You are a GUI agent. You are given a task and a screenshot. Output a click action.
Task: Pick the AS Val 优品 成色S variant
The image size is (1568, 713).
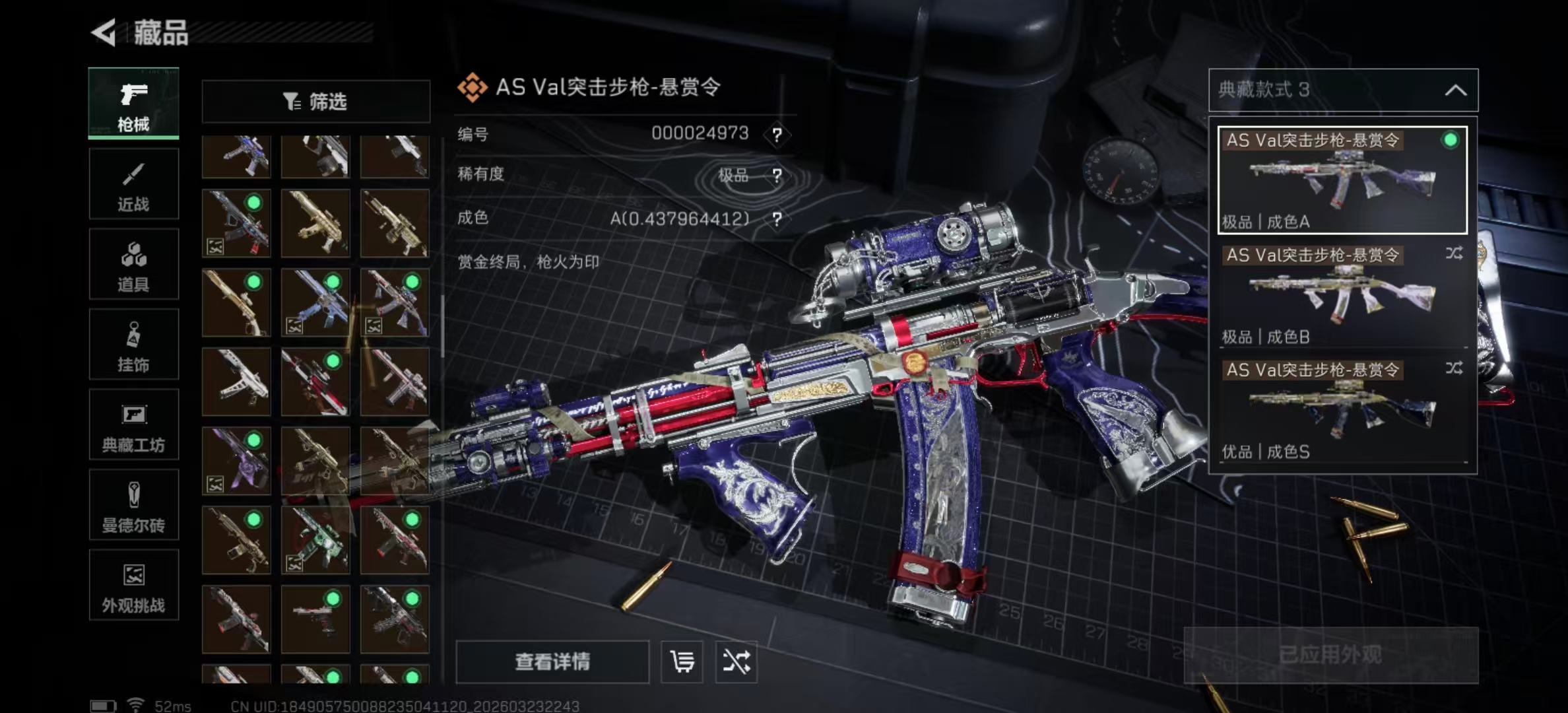pos(1342,410)
